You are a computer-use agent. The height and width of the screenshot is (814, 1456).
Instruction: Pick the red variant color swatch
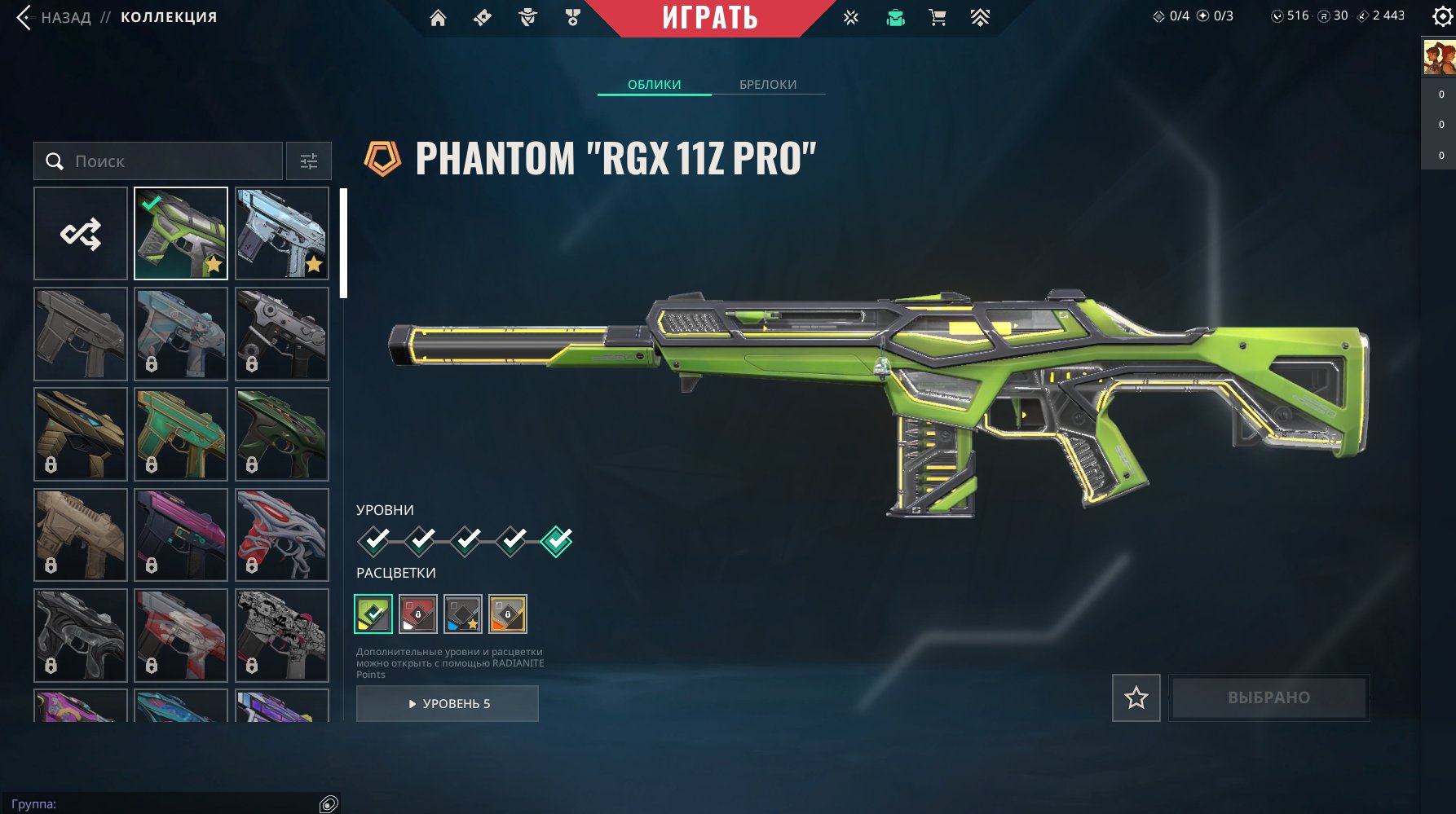(x=418, y=614)
